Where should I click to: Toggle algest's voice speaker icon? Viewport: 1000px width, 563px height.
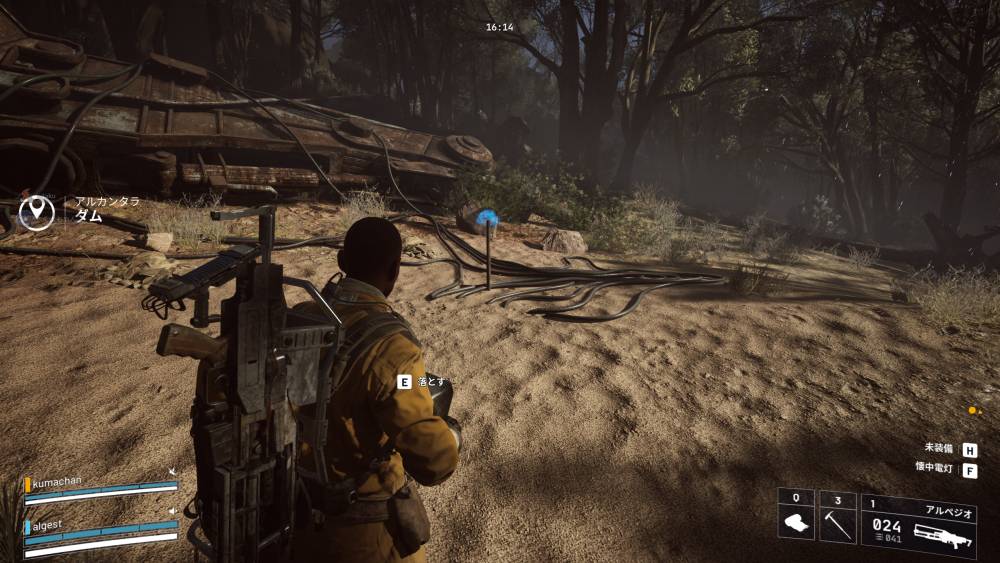click(x=173, y=511)
